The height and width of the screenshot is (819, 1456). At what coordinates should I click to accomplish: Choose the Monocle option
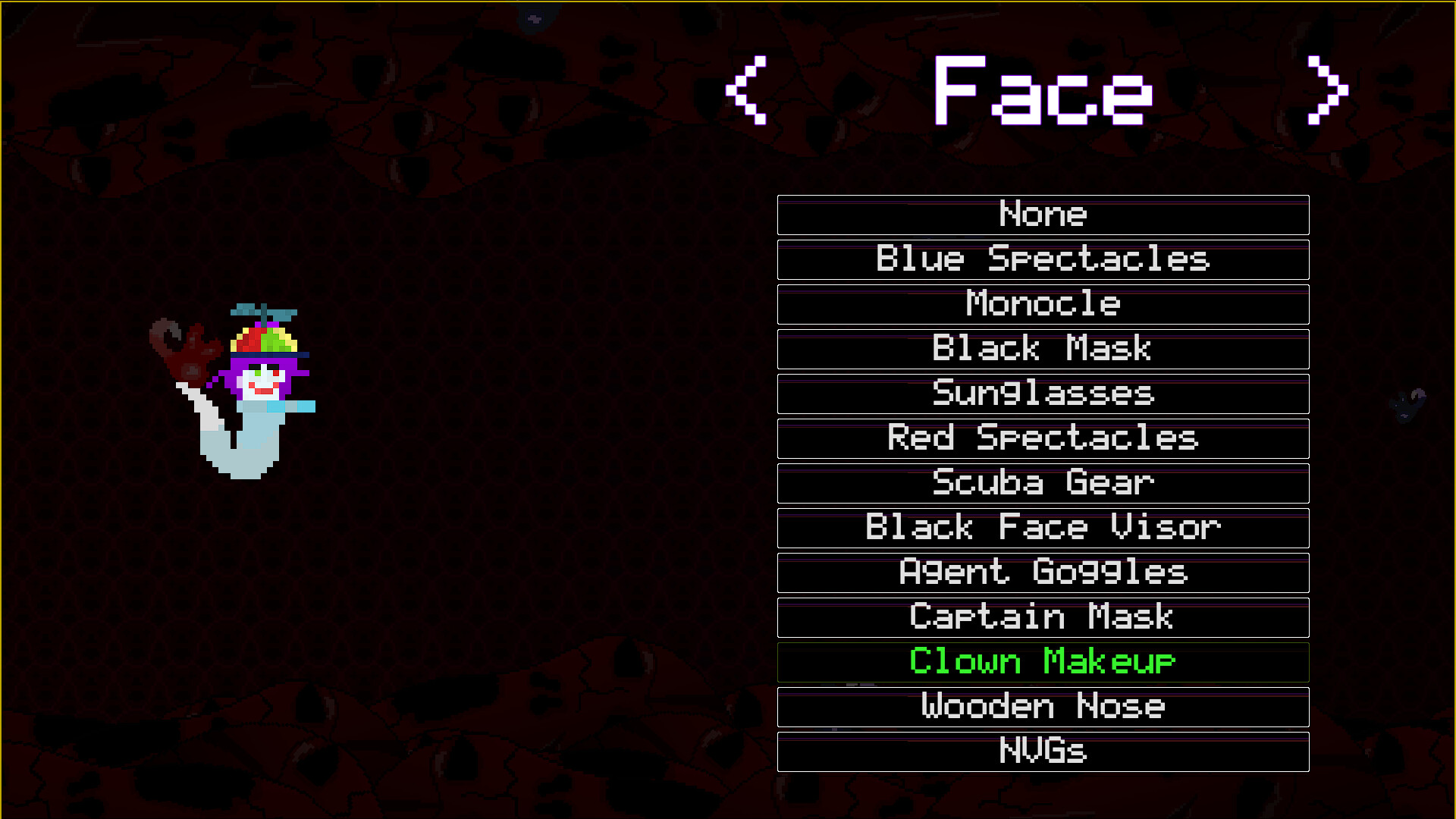pyautogui.click(x=1042, y=304)
